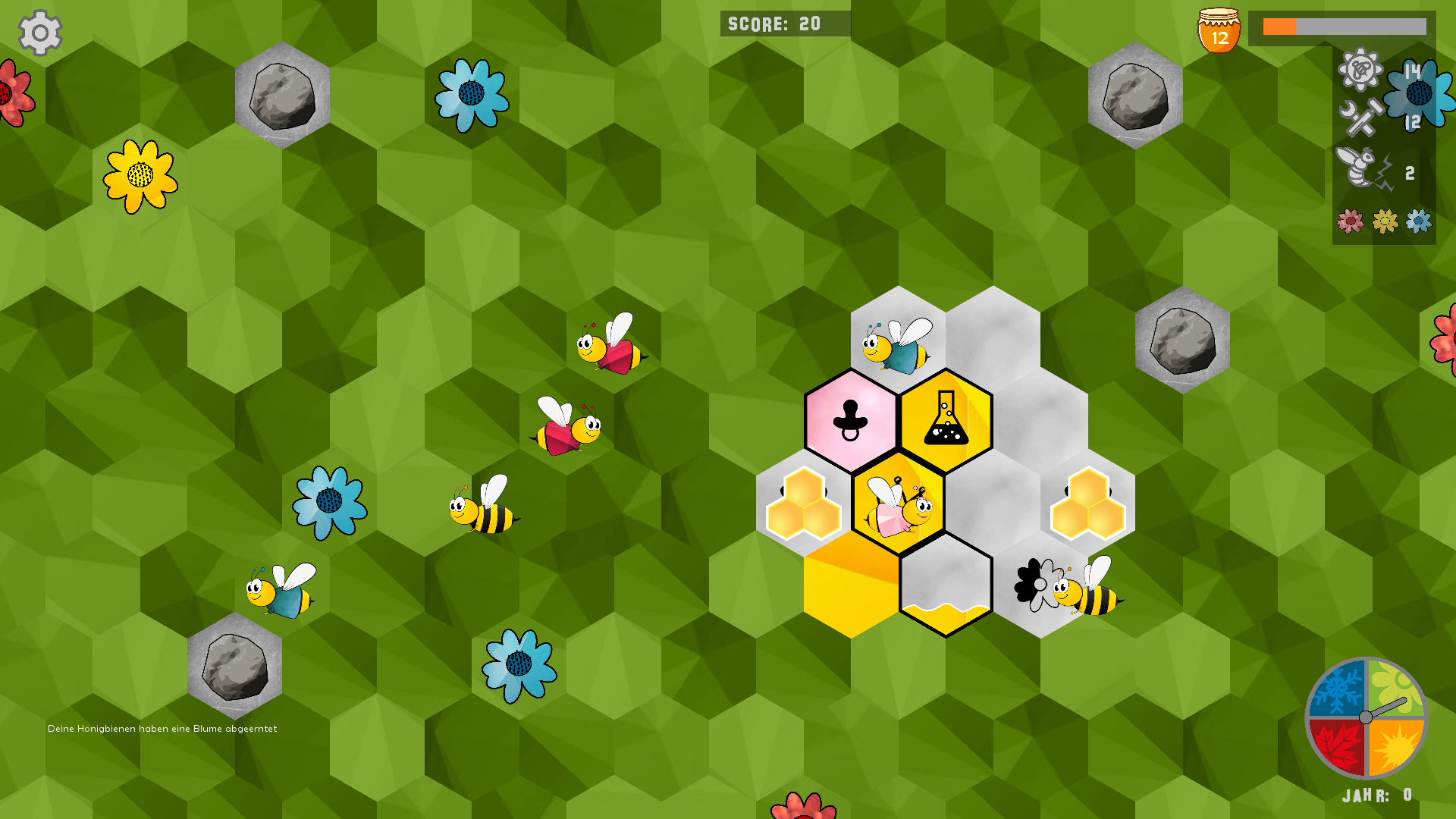Select the fully yellow honey cell
The width and height of the screenshot is (1456, 819).
click(x=851, y=585)
